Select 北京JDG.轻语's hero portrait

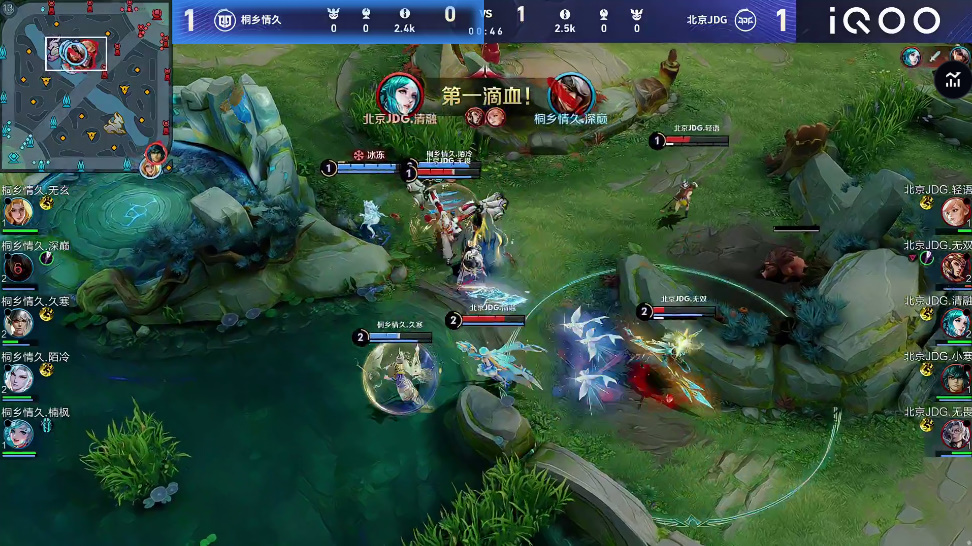click(x=955, y=211)
